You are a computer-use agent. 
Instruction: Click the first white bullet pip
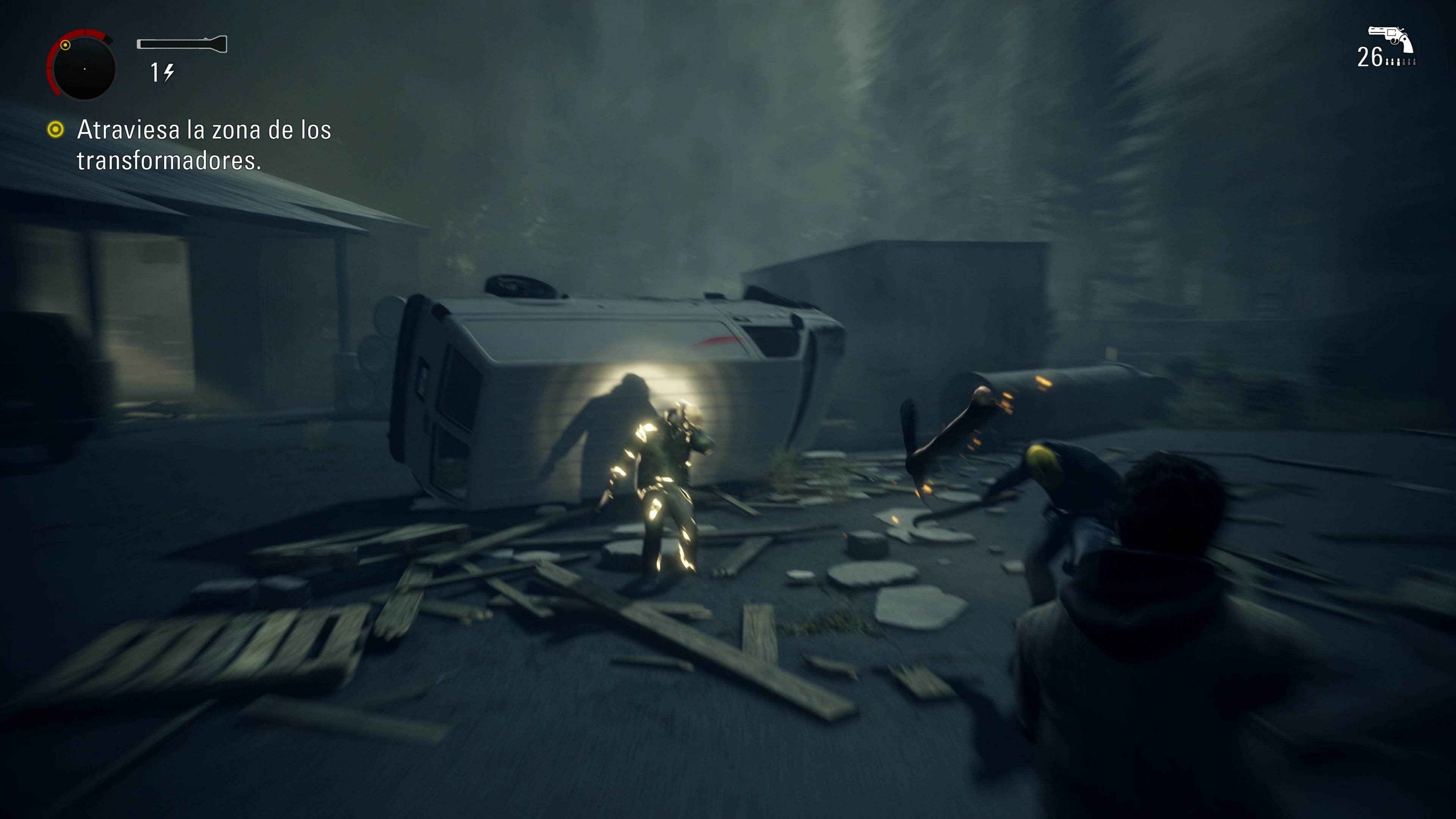(x=1388, y=62)
